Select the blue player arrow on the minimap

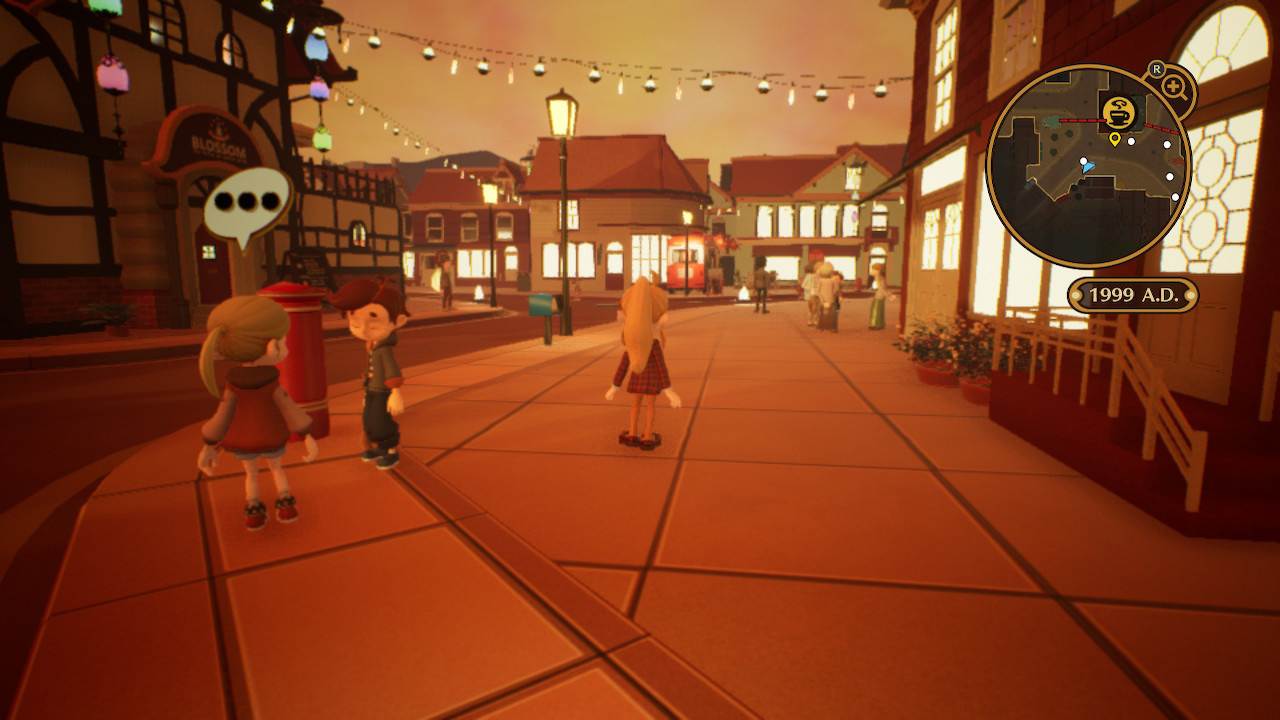point(1087,167)
